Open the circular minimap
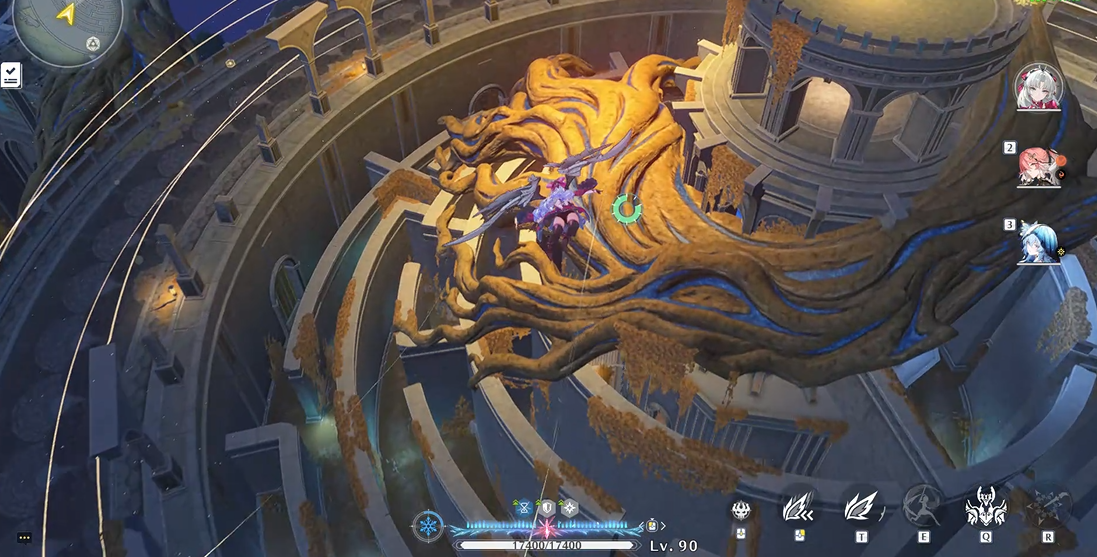Image resolution: width=1097 pixels, height=557 pixels. pos(66,28)
